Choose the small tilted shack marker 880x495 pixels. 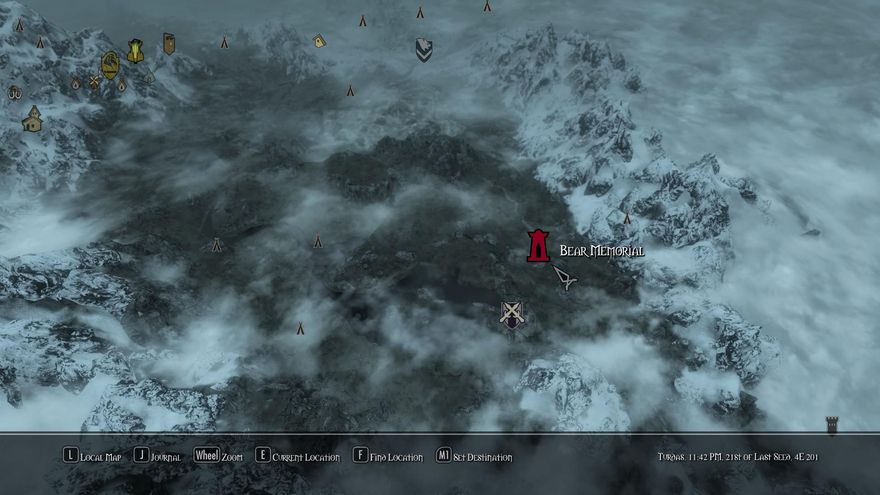pyautogui.click(x=319, y=41)
